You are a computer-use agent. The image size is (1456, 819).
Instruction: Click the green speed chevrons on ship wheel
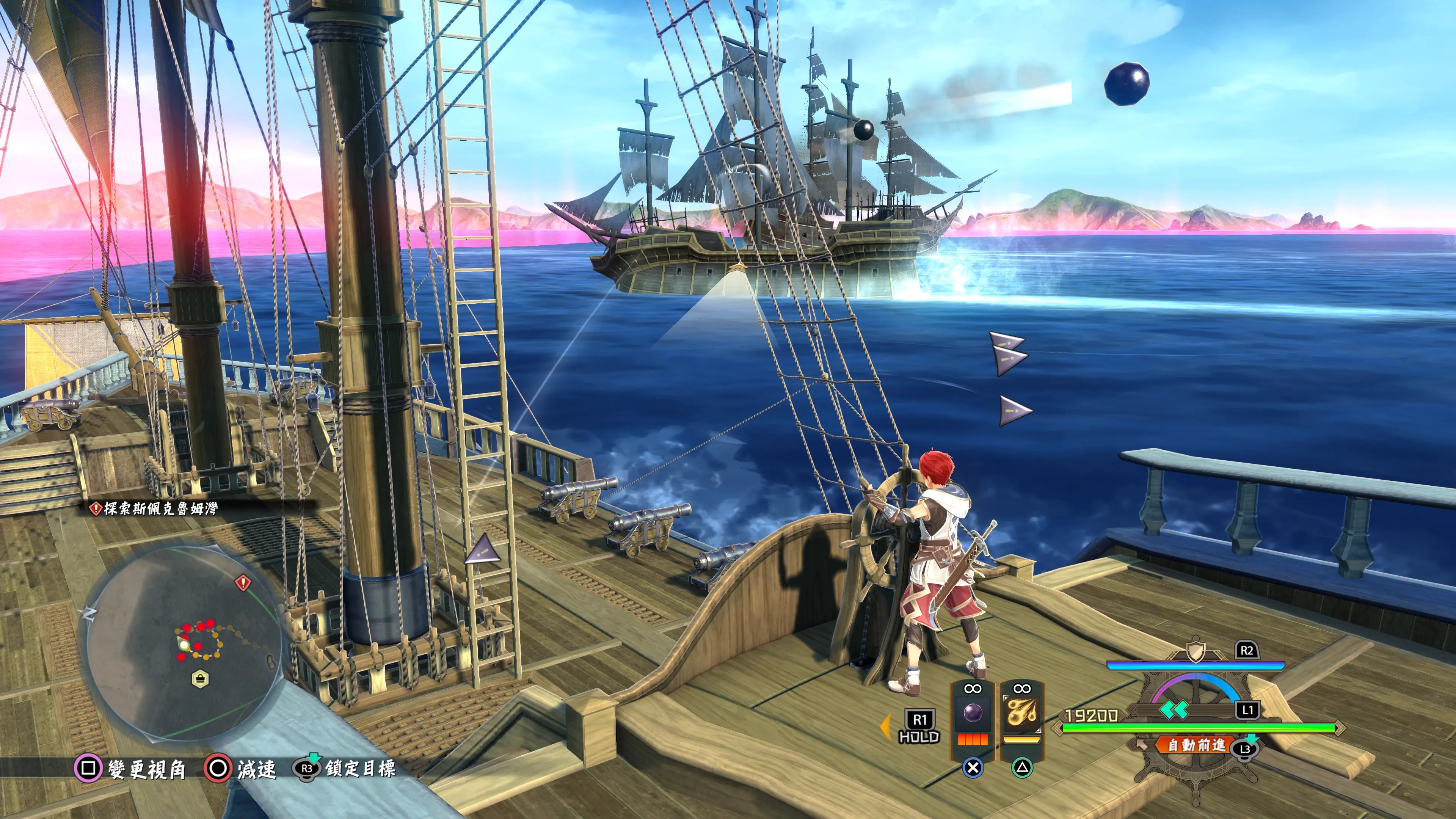(x=1174, y=709)
